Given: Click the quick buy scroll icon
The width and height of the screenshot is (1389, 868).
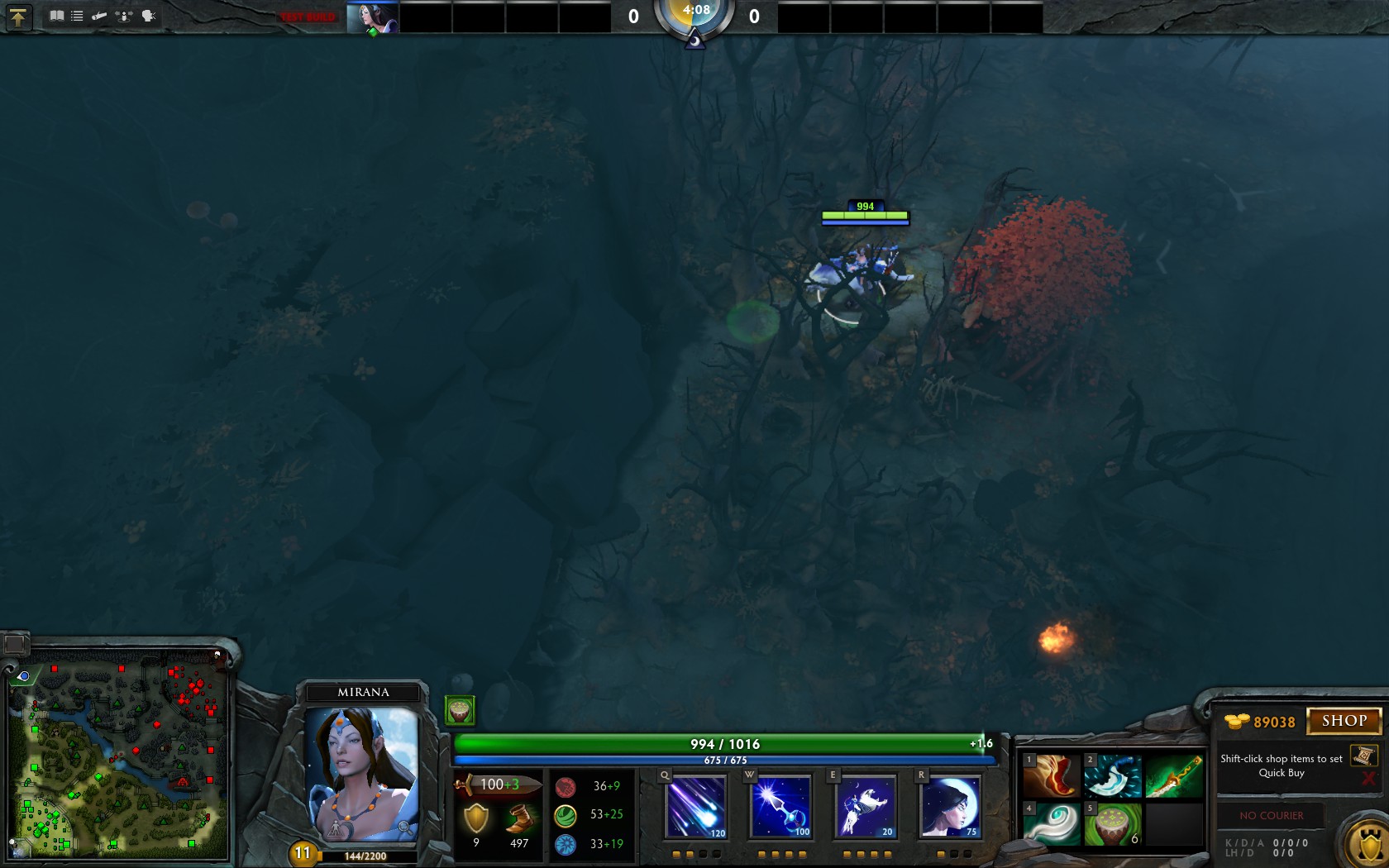Looking at the screenshot, I should [x=1363, y=756].
